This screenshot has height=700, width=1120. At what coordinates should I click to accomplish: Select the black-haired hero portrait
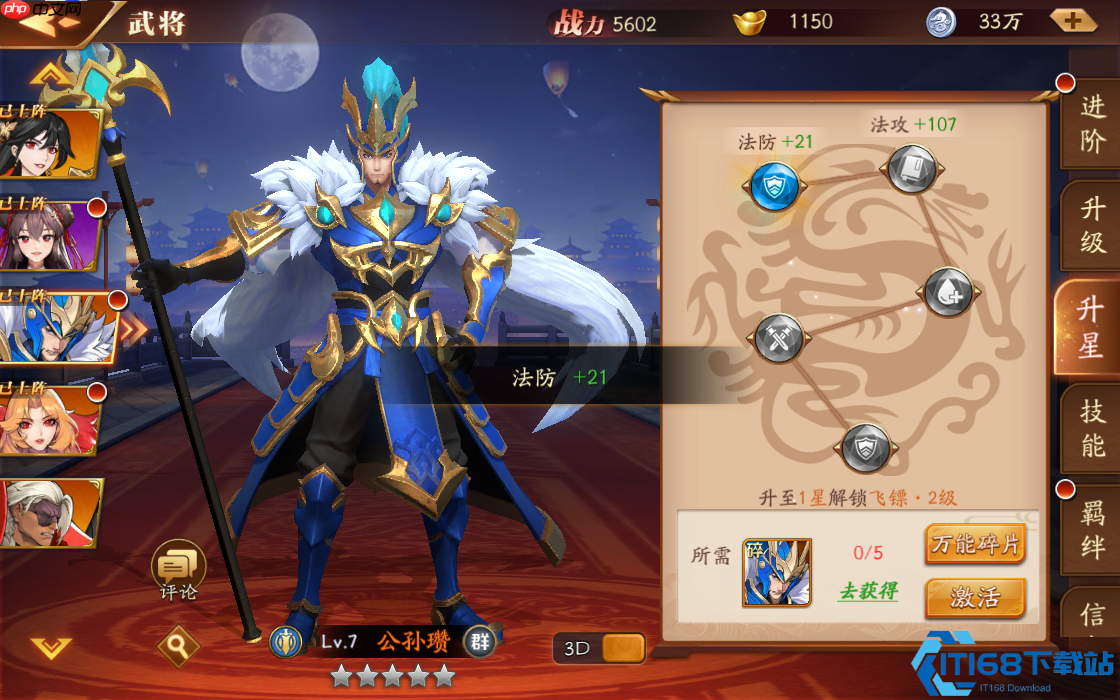click(50, 145)
